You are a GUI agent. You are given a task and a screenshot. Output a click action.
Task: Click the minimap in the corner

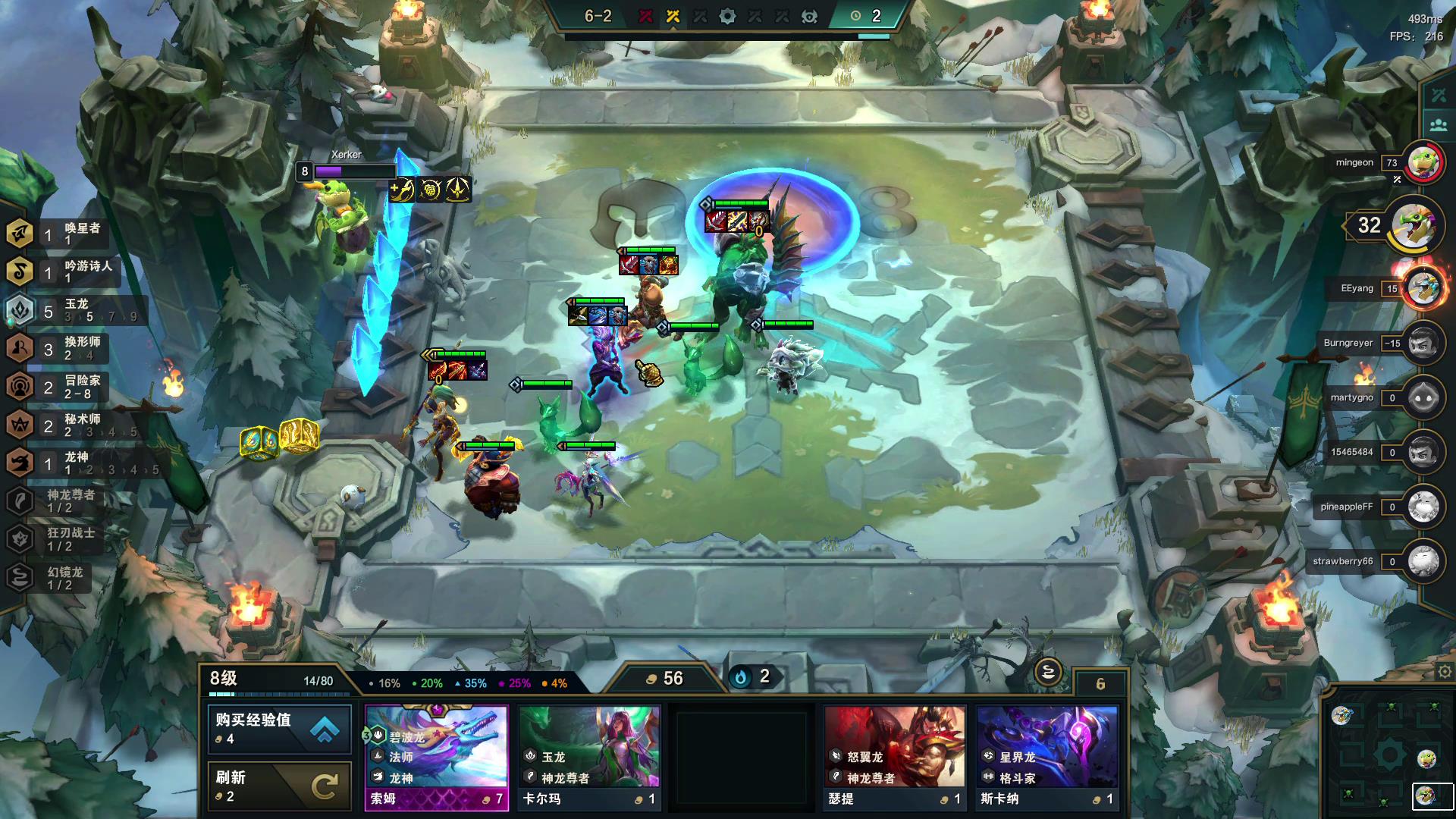[1386, 754]
